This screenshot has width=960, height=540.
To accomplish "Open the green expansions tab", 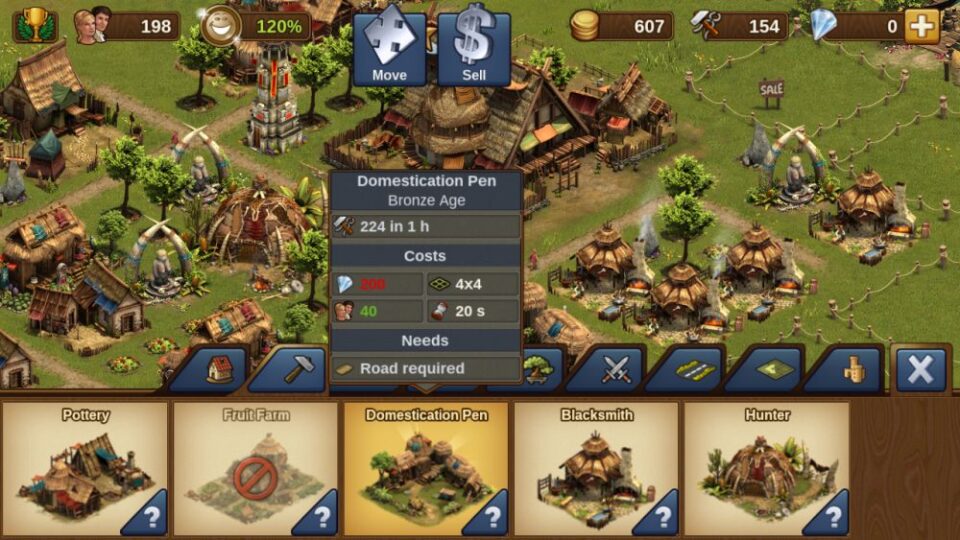I will pos(773,370).
